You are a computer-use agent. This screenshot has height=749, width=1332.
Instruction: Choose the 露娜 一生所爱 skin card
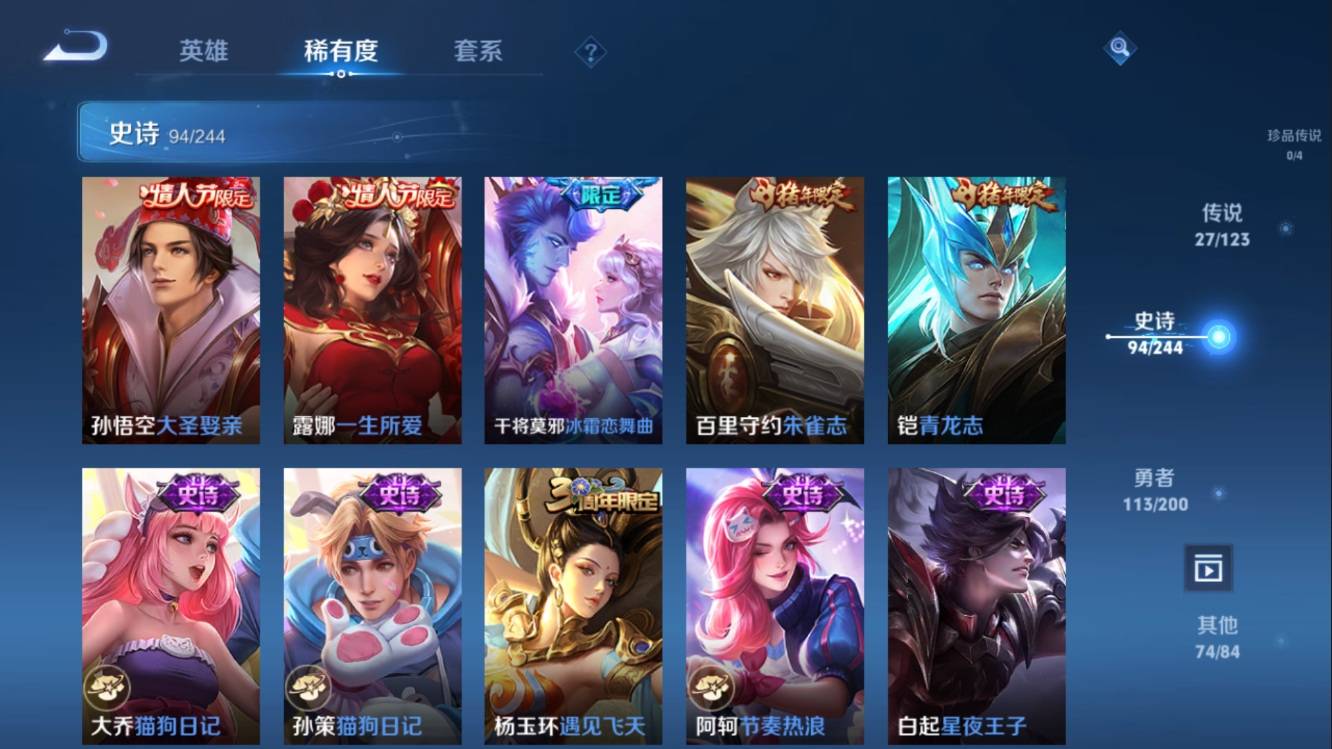click(x=372, y=310)
